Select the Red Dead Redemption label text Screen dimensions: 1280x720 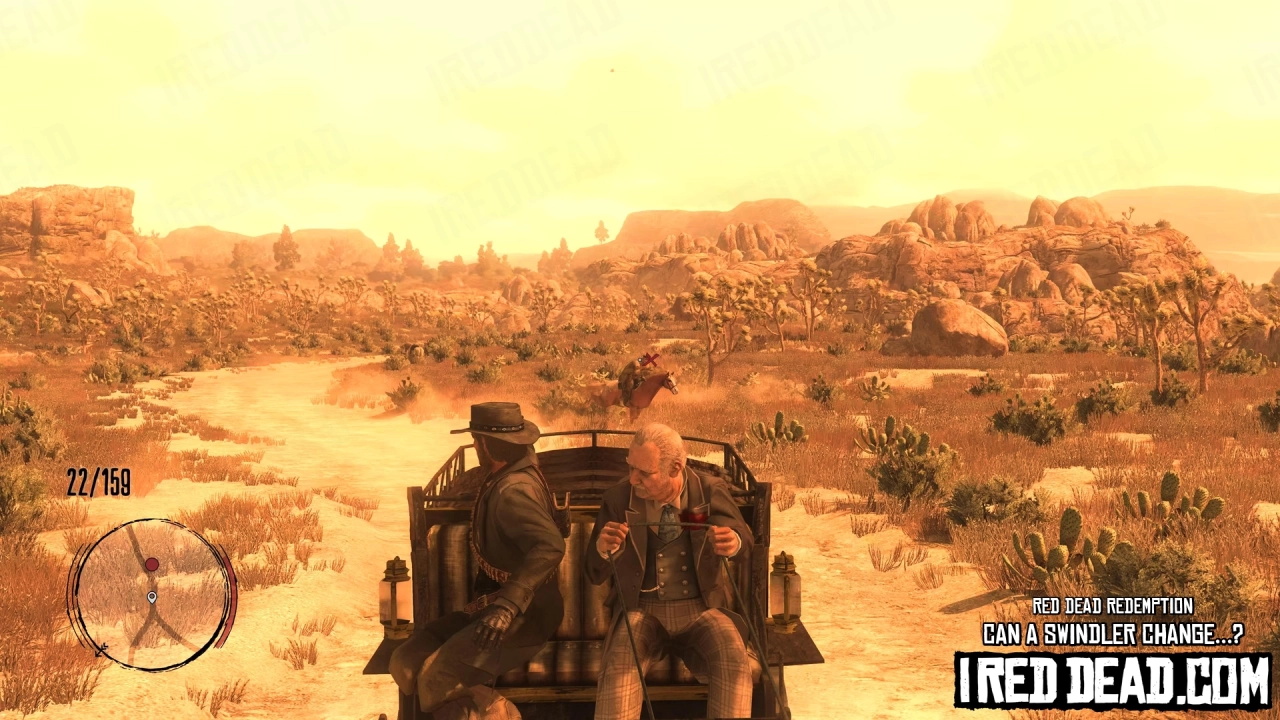coord(1113,604)
